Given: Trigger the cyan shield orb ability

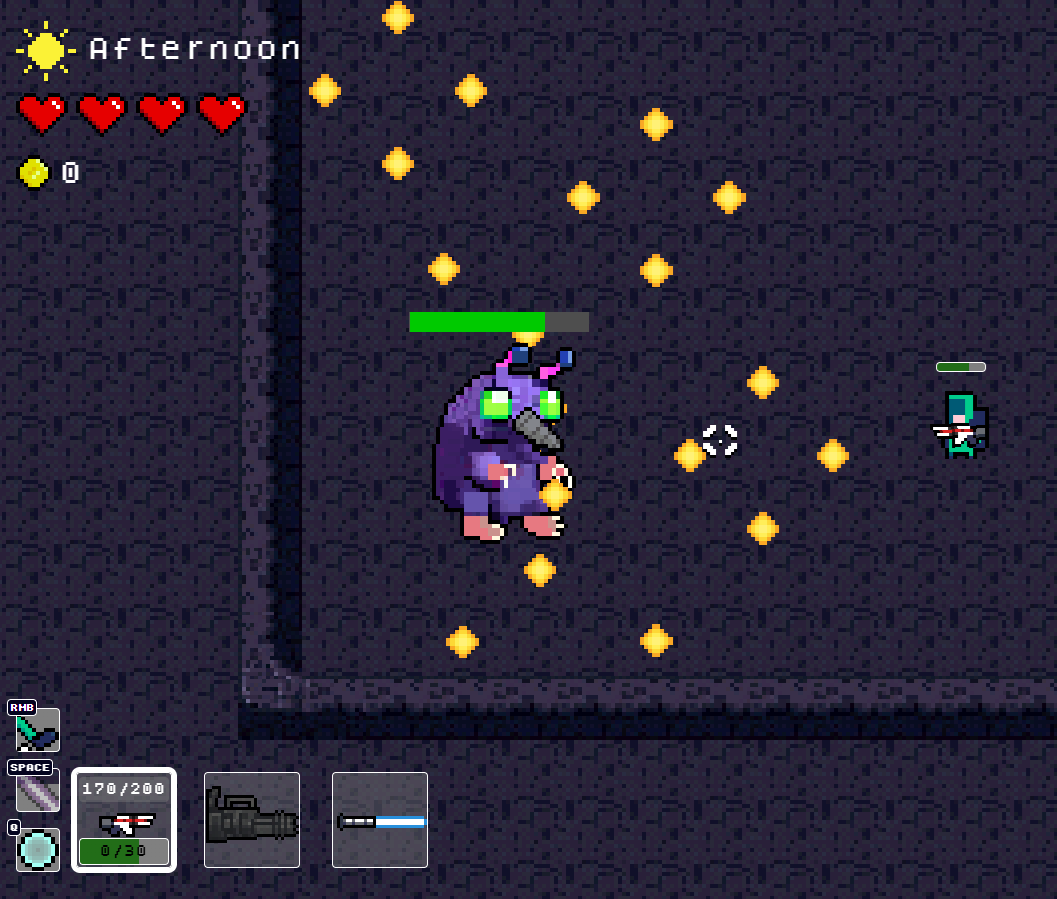Looking at the screenshot, I should (38, 850).
